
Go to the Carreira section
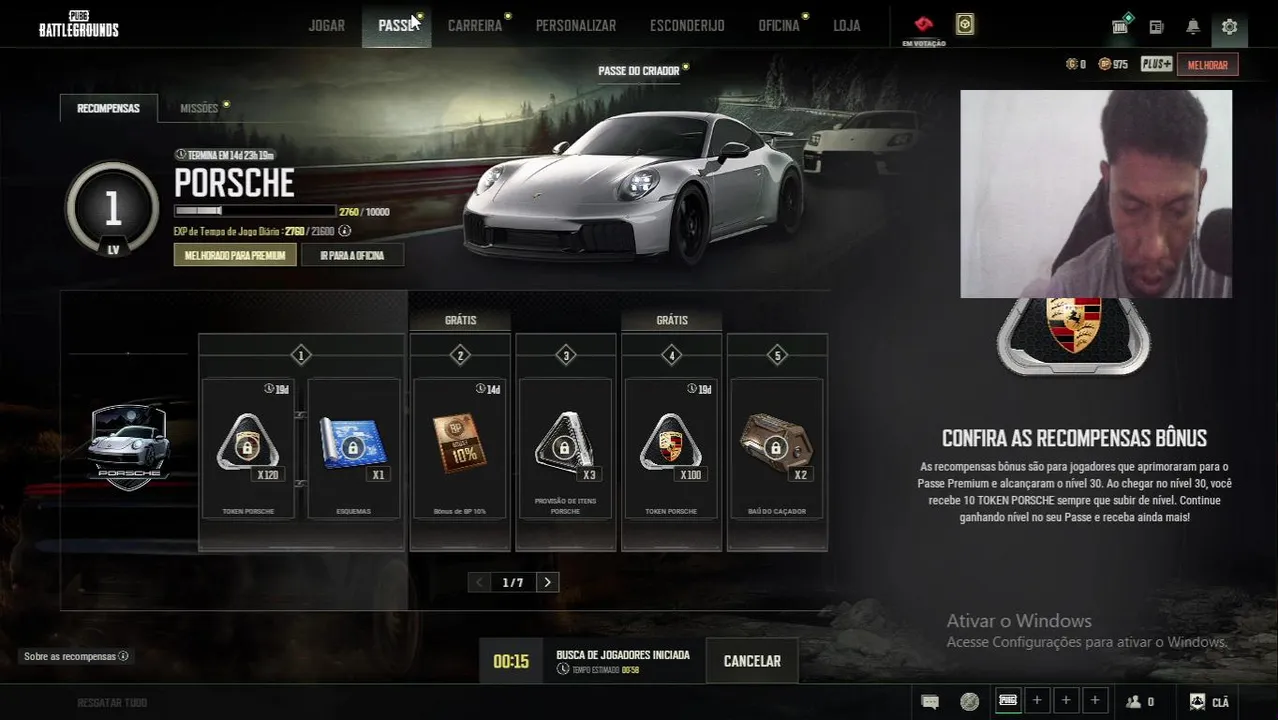coord(474,26)
